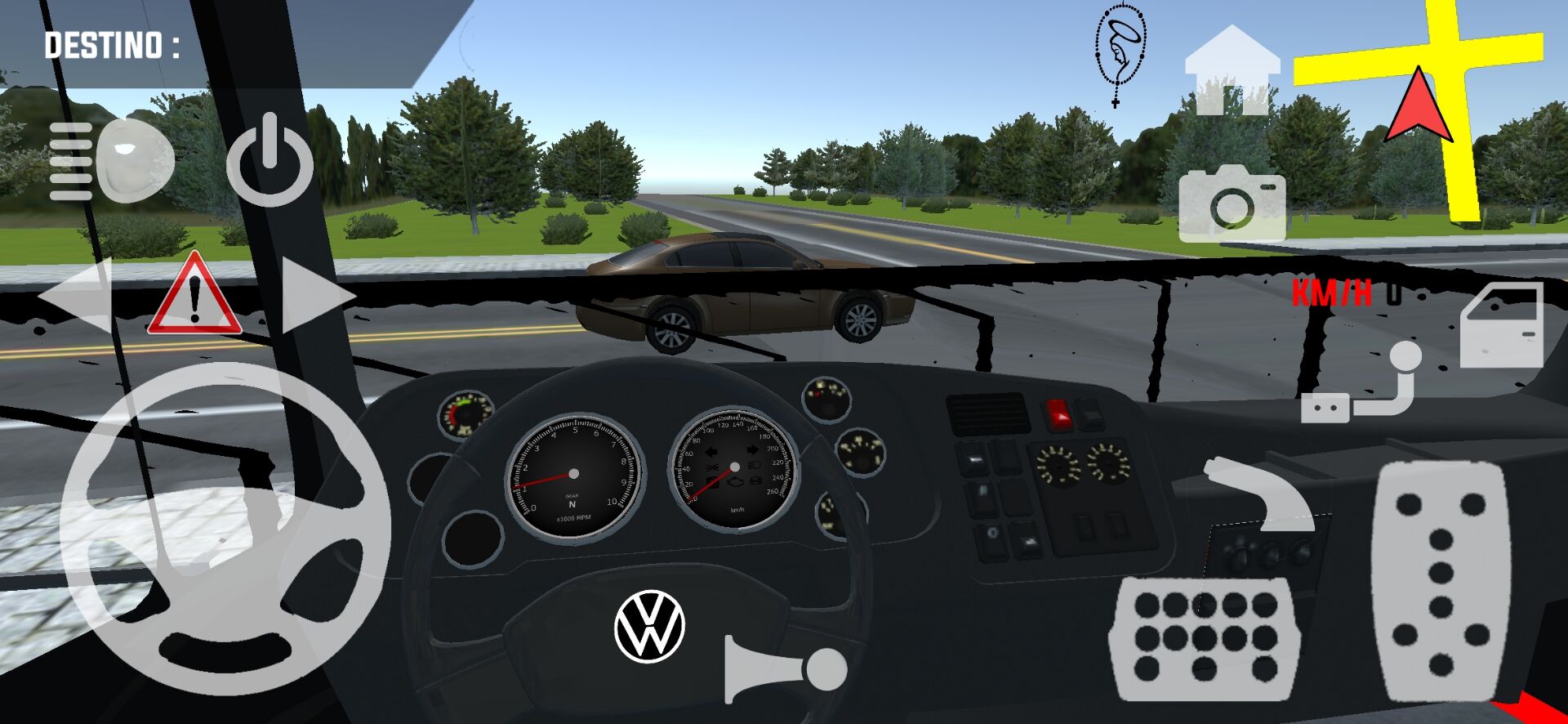1568x724 pixels.
Task: Tap the on-screen steering wheel
Action: coord(225,529)
